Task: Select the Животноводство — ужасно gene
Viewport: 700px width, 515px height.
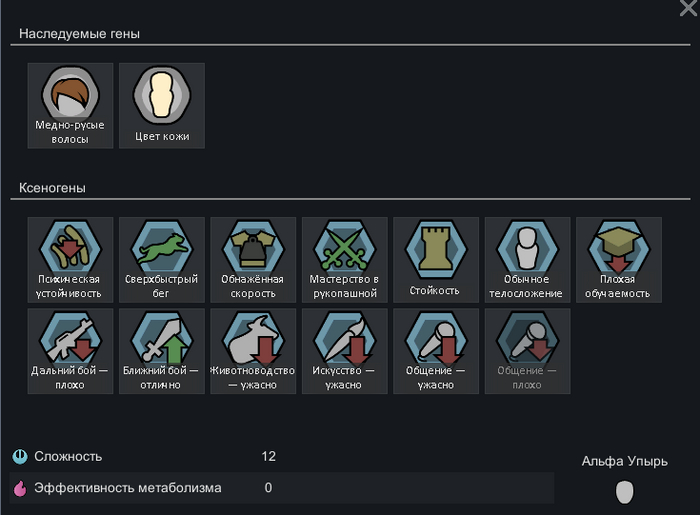Action: [253, 351]
